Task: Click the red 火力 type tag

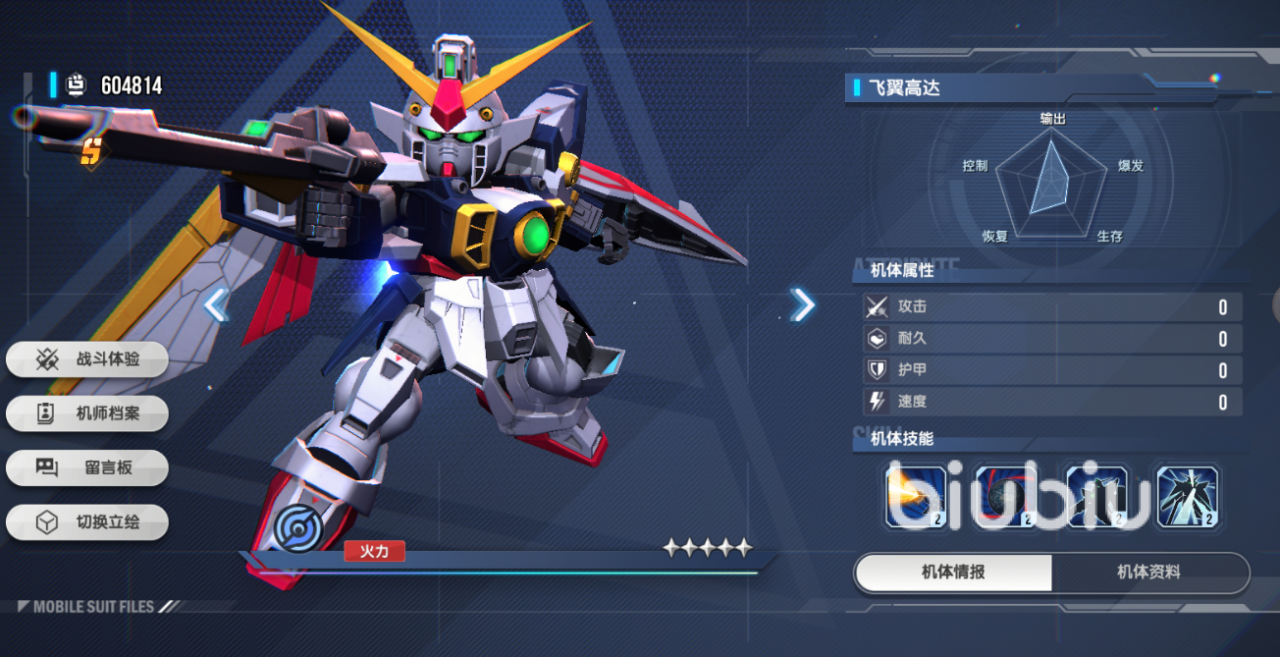Action: pos(374,550)
